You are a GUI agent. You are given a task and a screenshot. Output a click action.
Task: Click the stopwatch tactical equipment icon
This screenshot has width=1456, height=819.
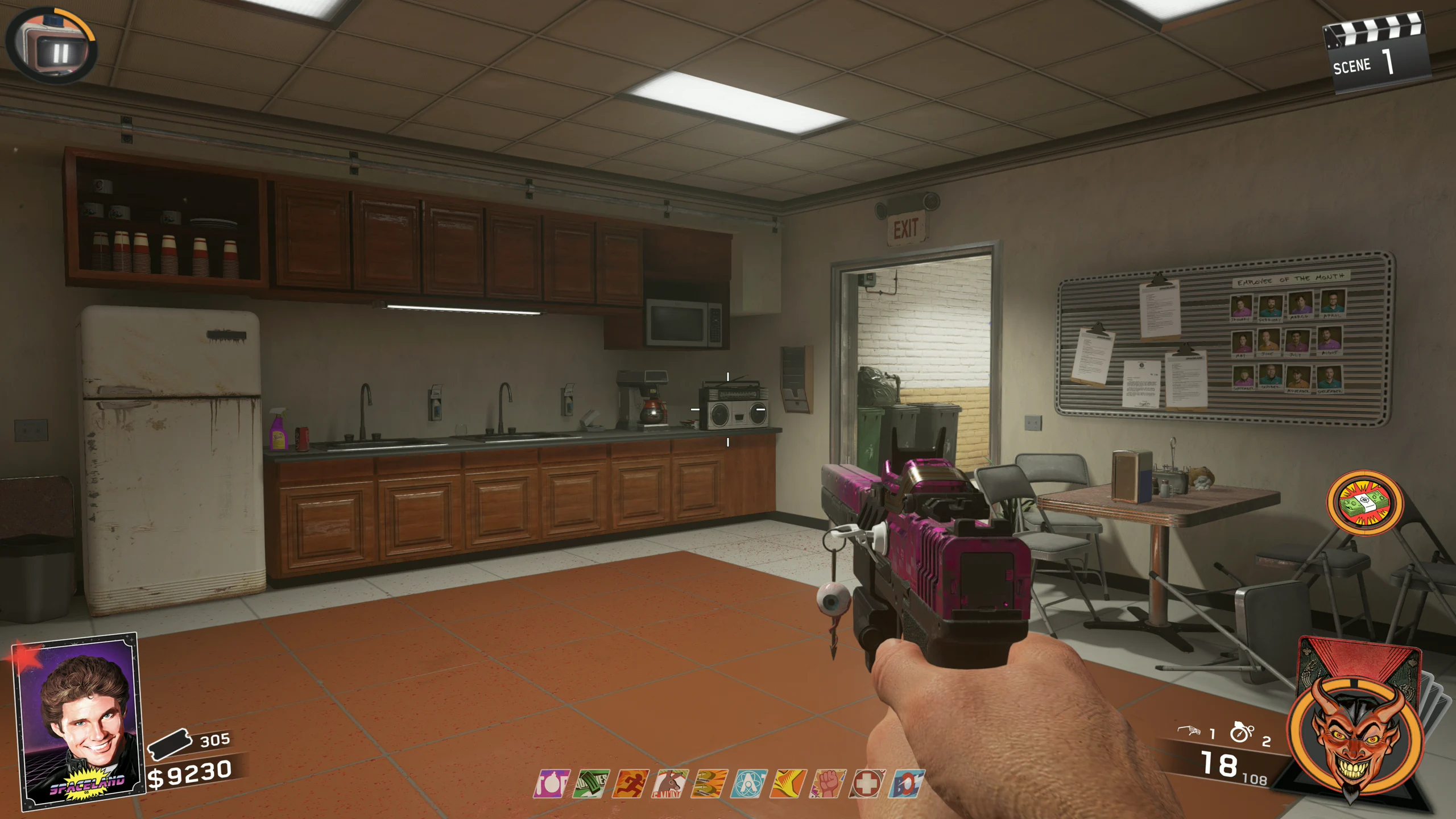click(x=1241, y=733)
